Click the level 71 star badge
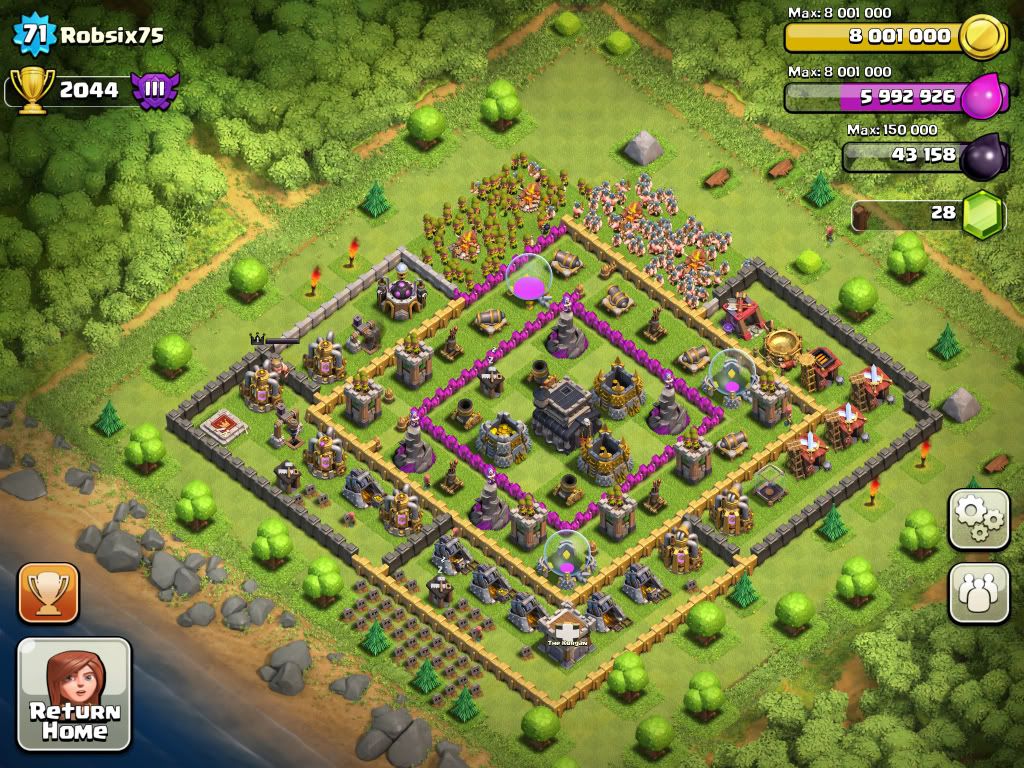 (33, 35)
